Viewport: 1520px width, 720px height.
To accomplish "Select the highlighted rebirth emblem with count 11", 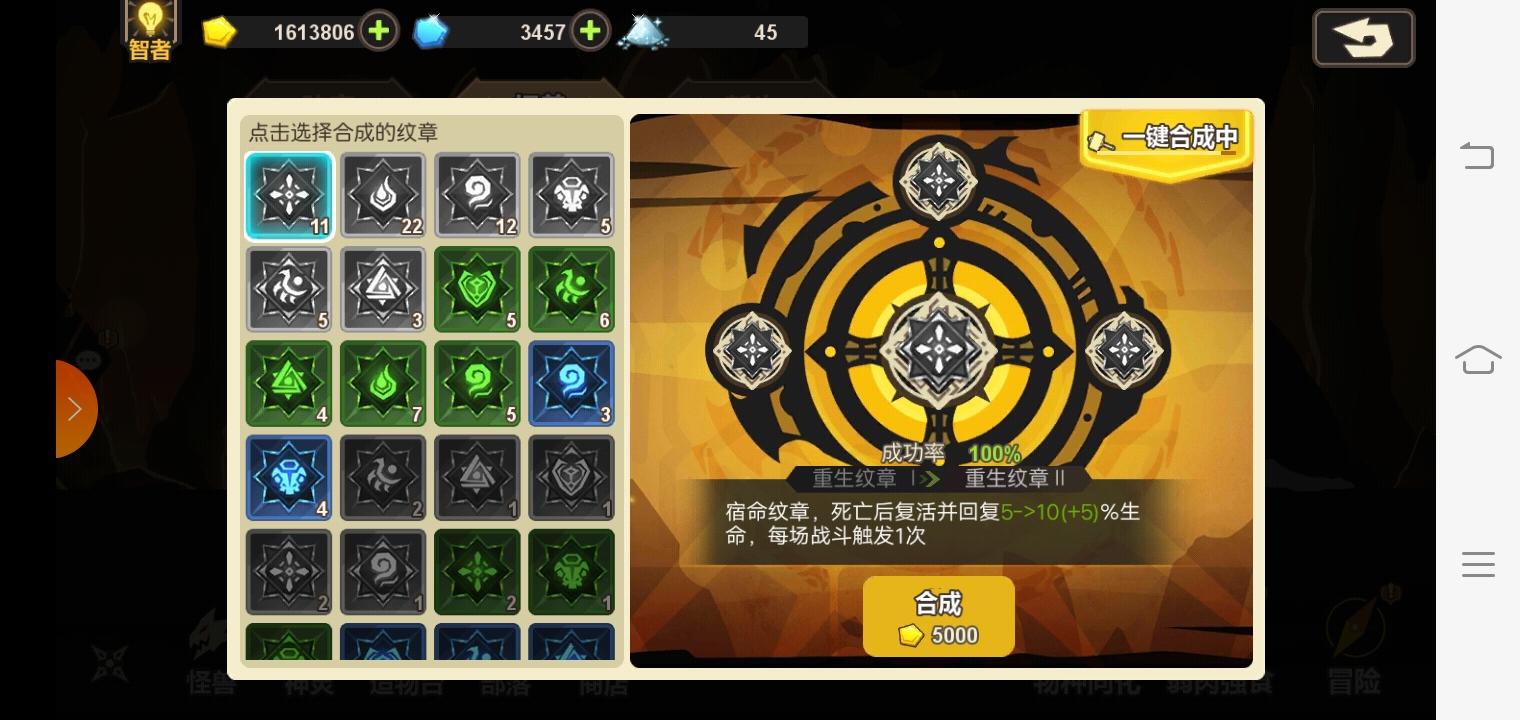I will point(288,195).
